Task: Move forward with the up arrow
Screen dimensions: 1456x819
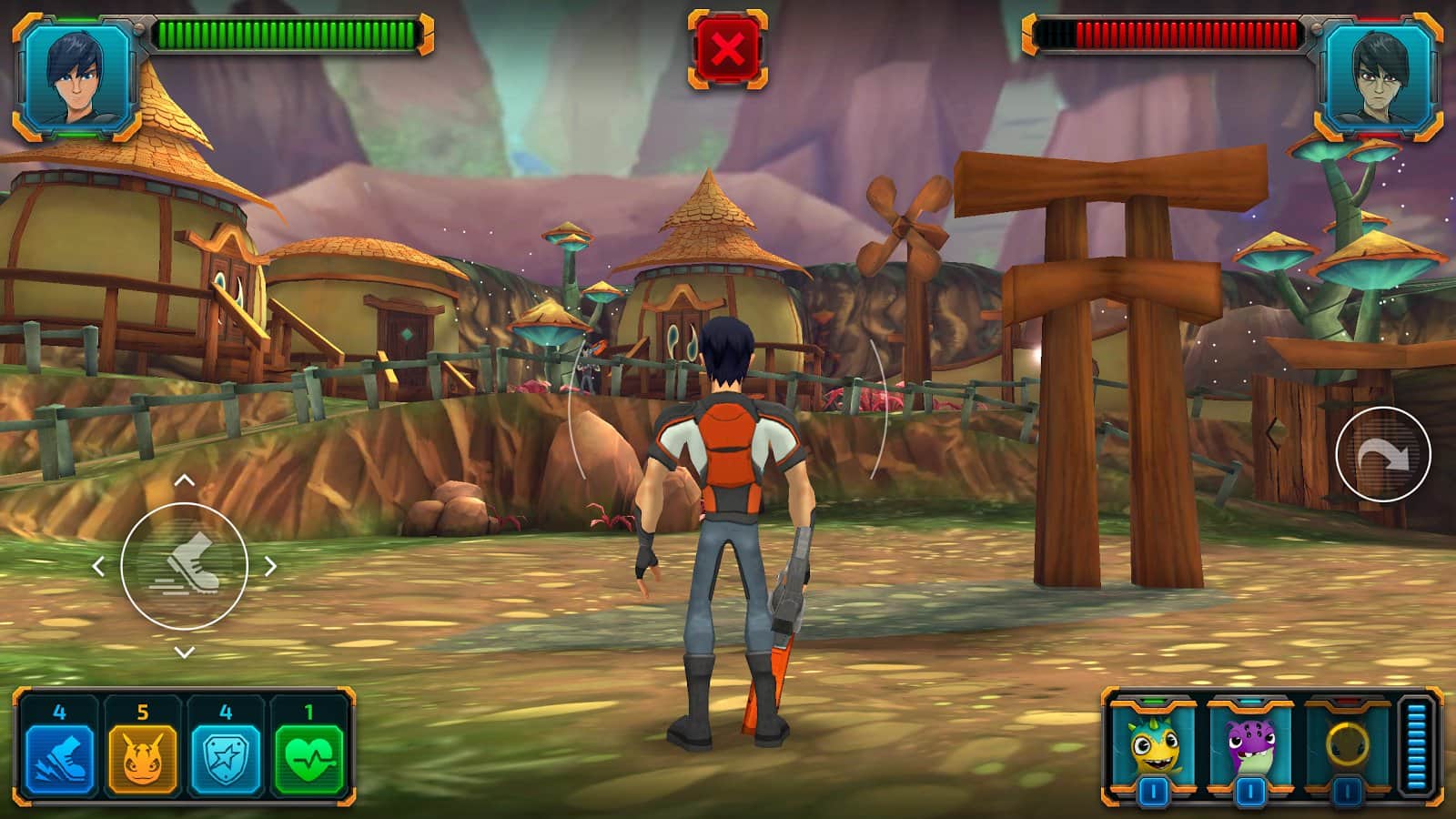Action: click(185, 480)
